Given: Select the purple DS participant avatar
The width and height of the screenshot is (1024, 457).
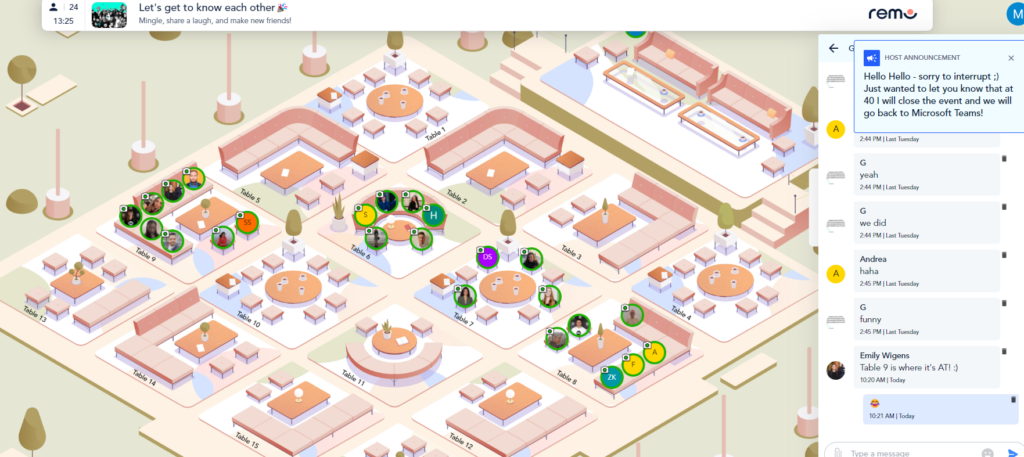Looking at the screenshot, I should (488, 257).
